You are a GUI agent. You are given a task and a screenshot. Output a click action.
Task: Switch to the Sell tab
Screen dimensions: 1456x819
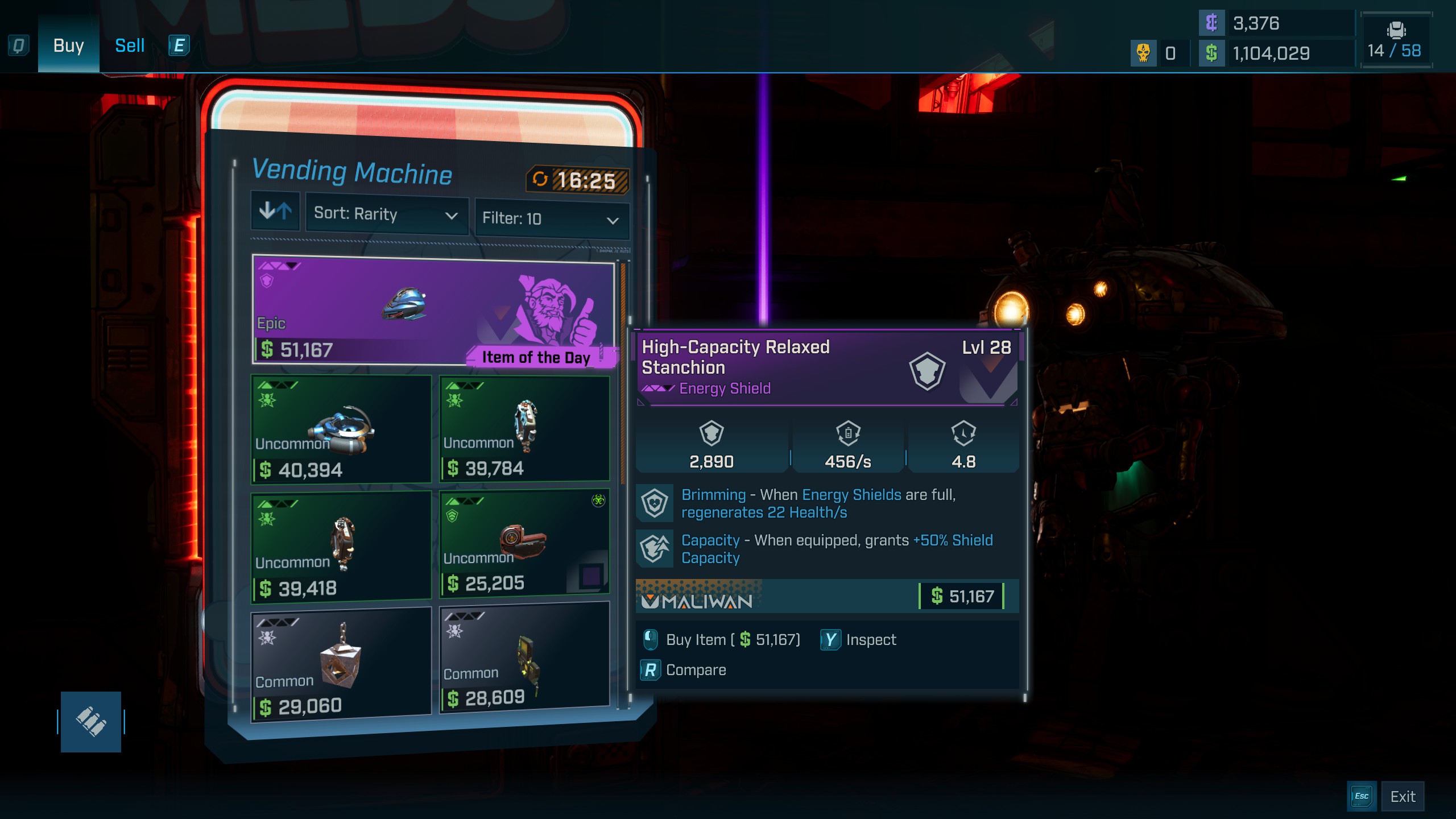[130, 45]
